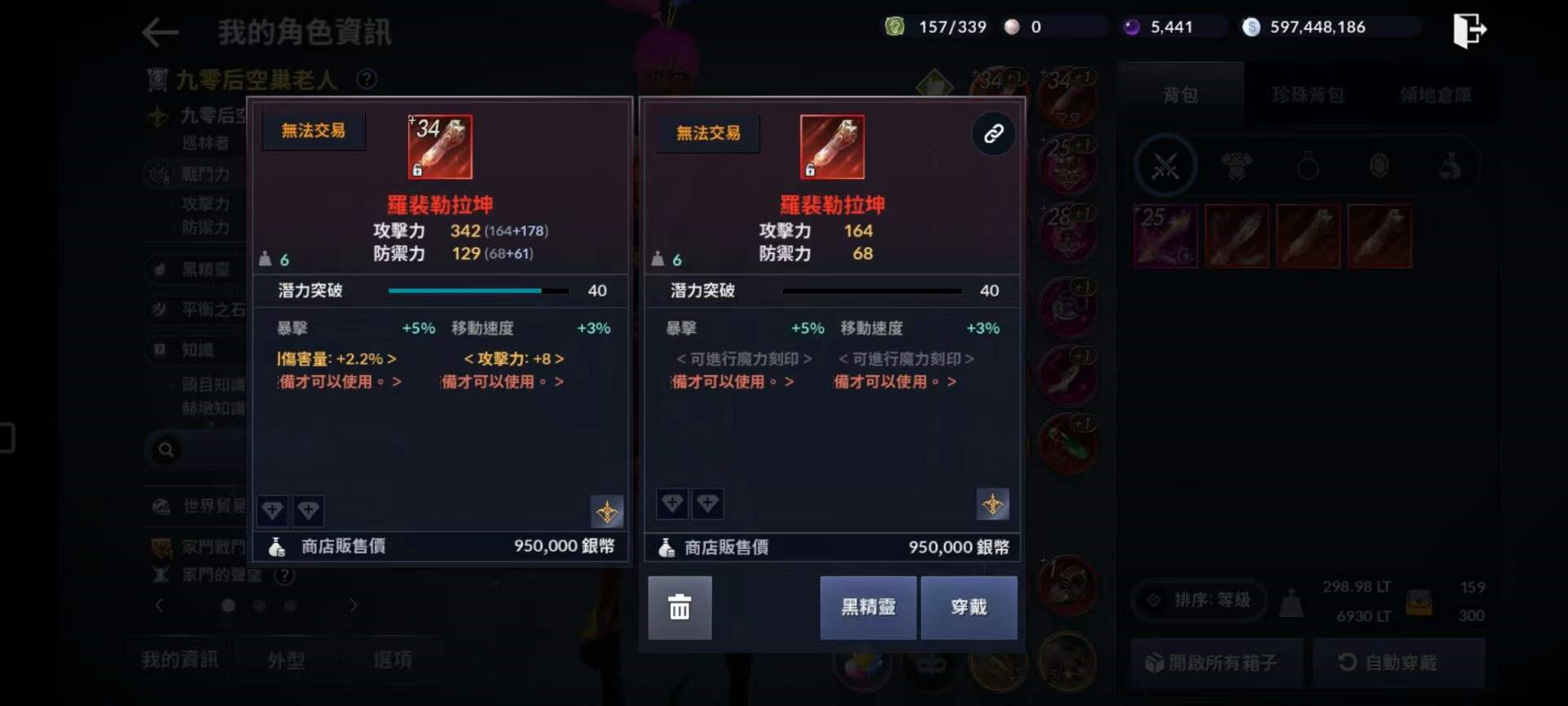The height and width of the screenshot is (706, 1568).
Task: Select the weapons category icon in the inventory
Action: [x=1165, y=165]
